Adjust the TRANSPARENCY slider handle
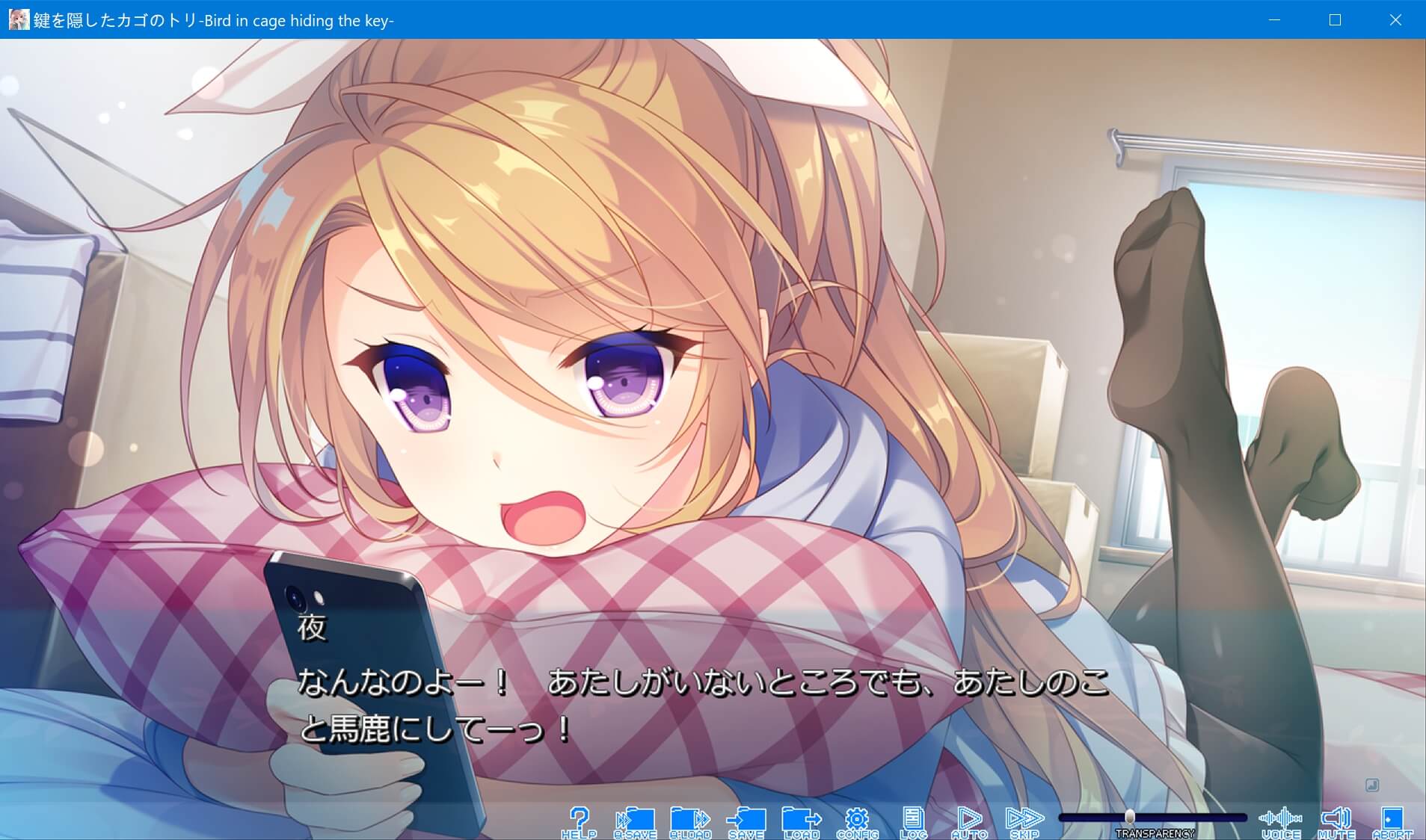 (1131, 817)
